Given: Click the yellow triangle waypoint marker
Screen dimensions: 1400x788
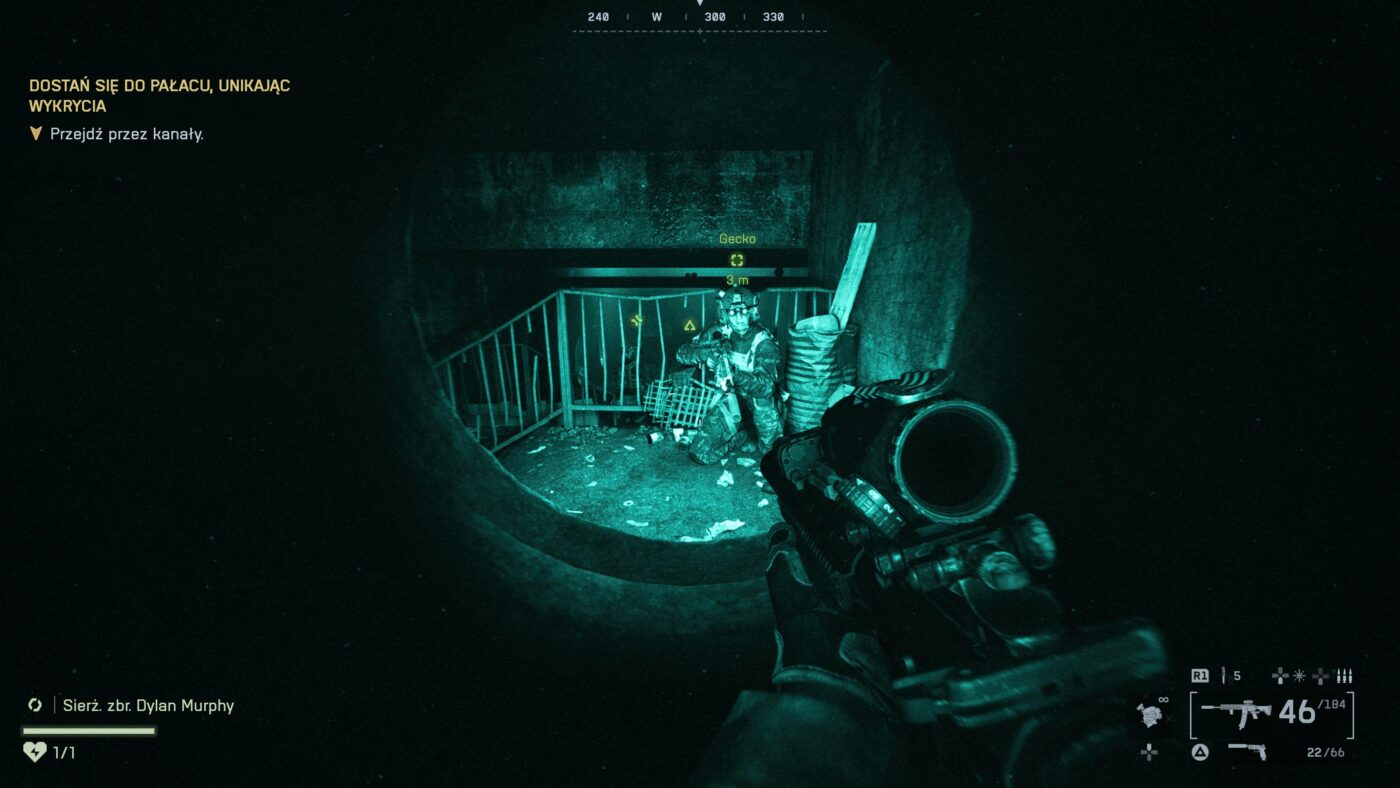Looking at the screenshot, I should [689, 325].
